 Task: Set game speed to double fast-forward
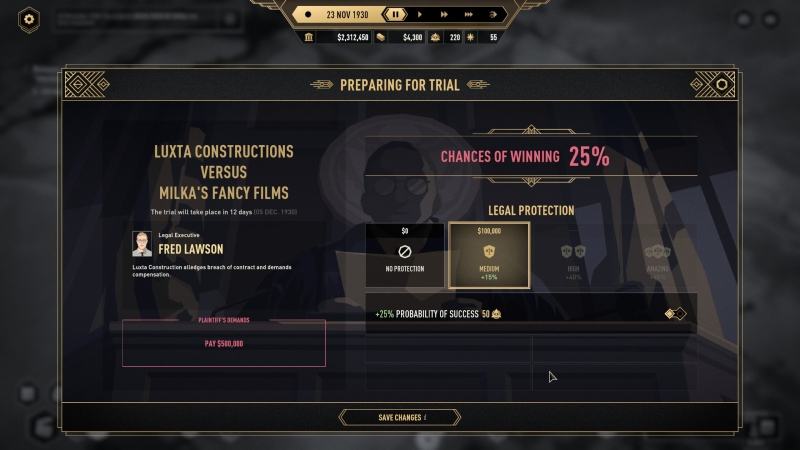click(443, 14)
